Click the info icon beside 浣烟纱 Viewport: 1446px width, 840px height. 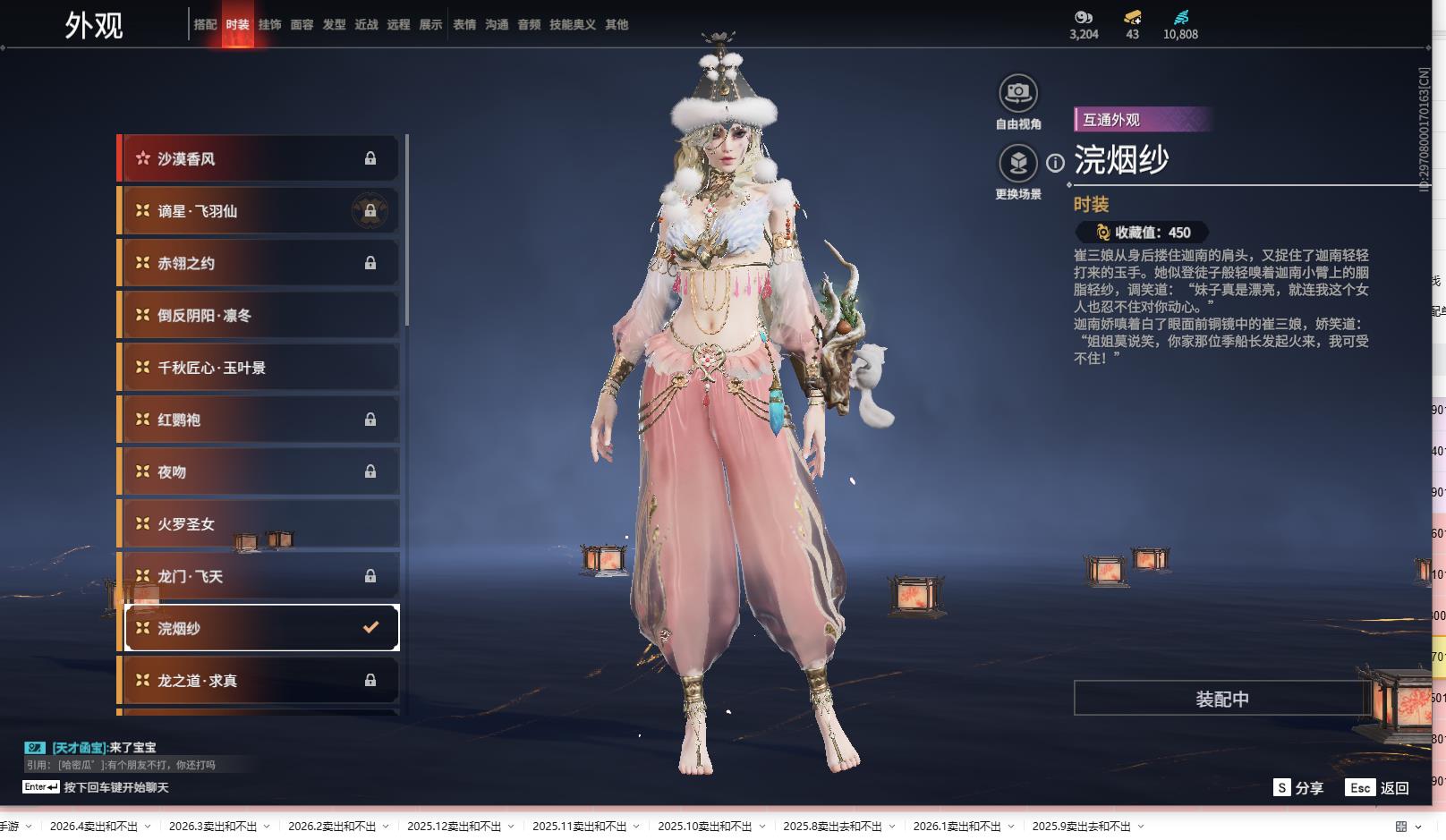click(x=1056, y=163)
